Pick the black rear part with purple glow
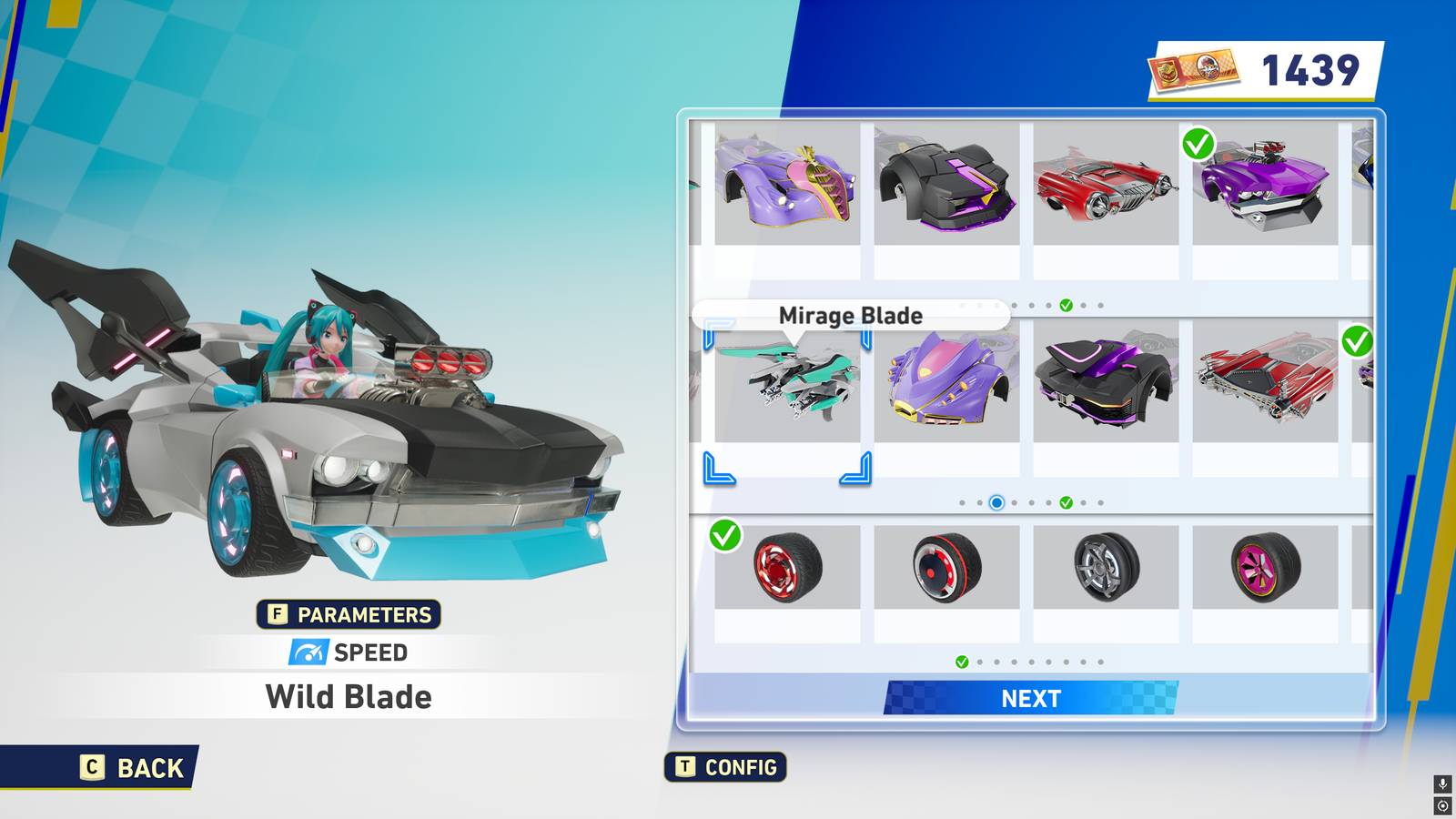 click(1106, 382)
